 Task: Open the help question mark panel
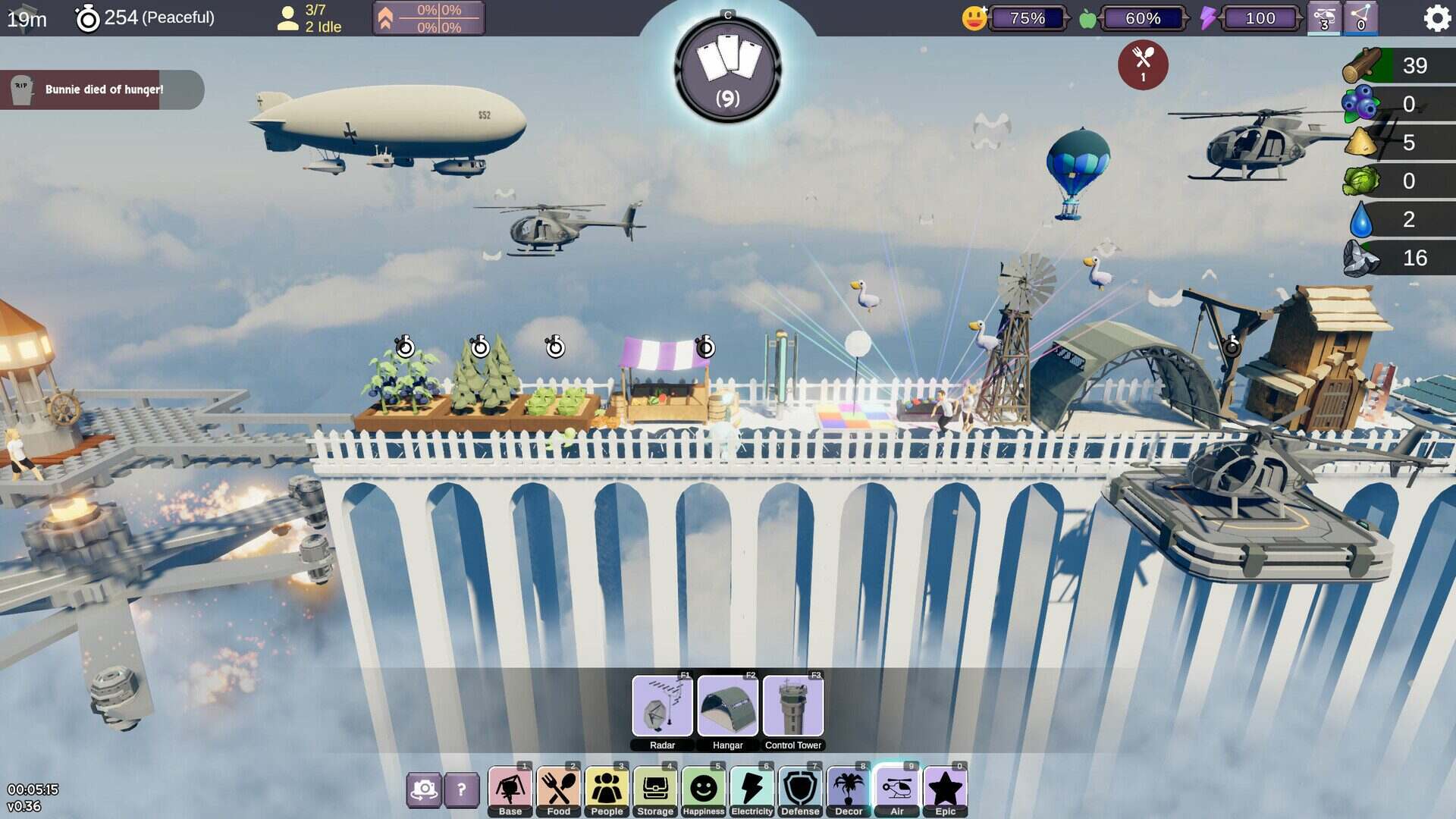[460, 791]
